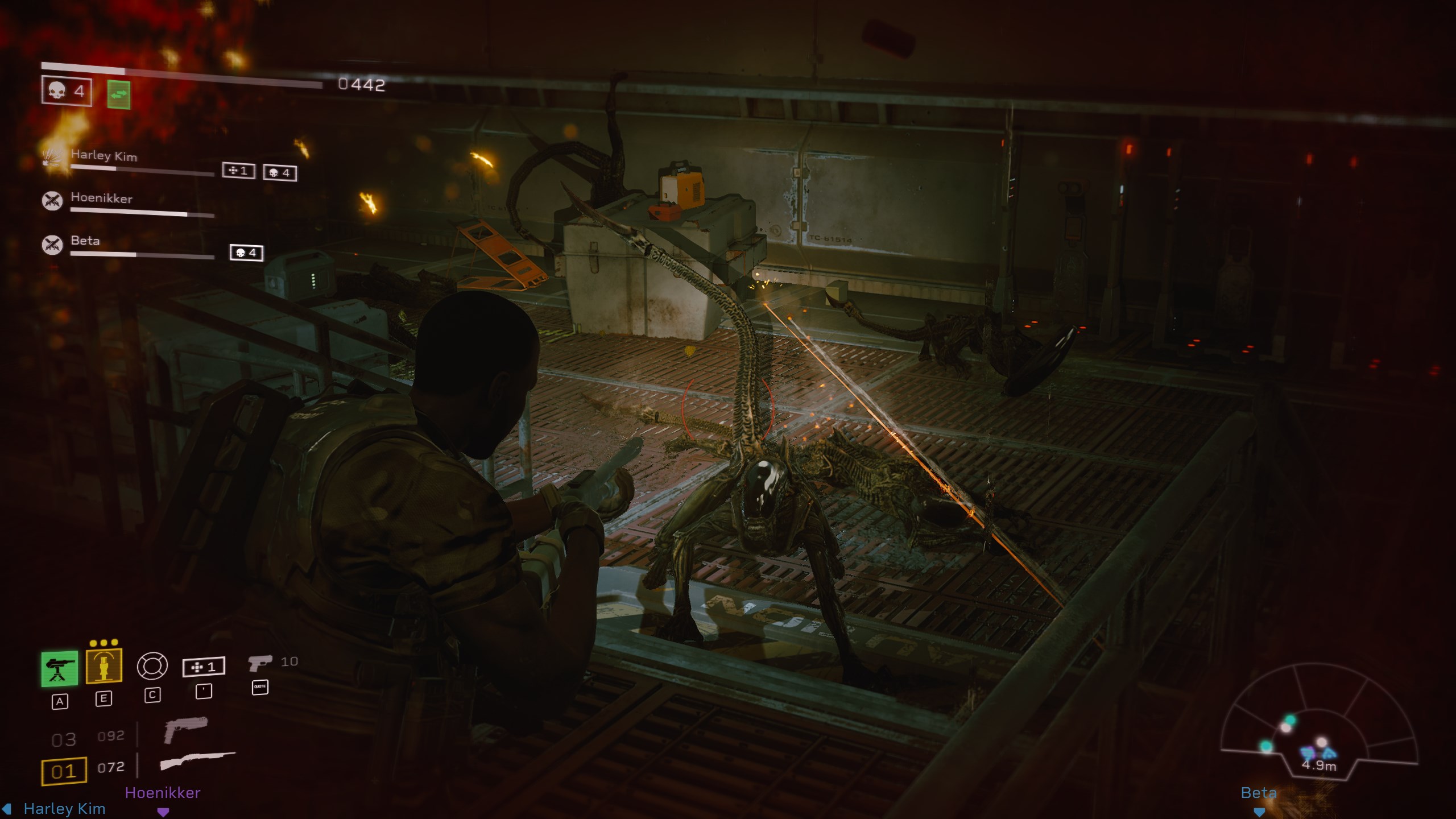
Task: Click the crossed-rifles class icon beside Beta
Action: [x=52, y=244]
